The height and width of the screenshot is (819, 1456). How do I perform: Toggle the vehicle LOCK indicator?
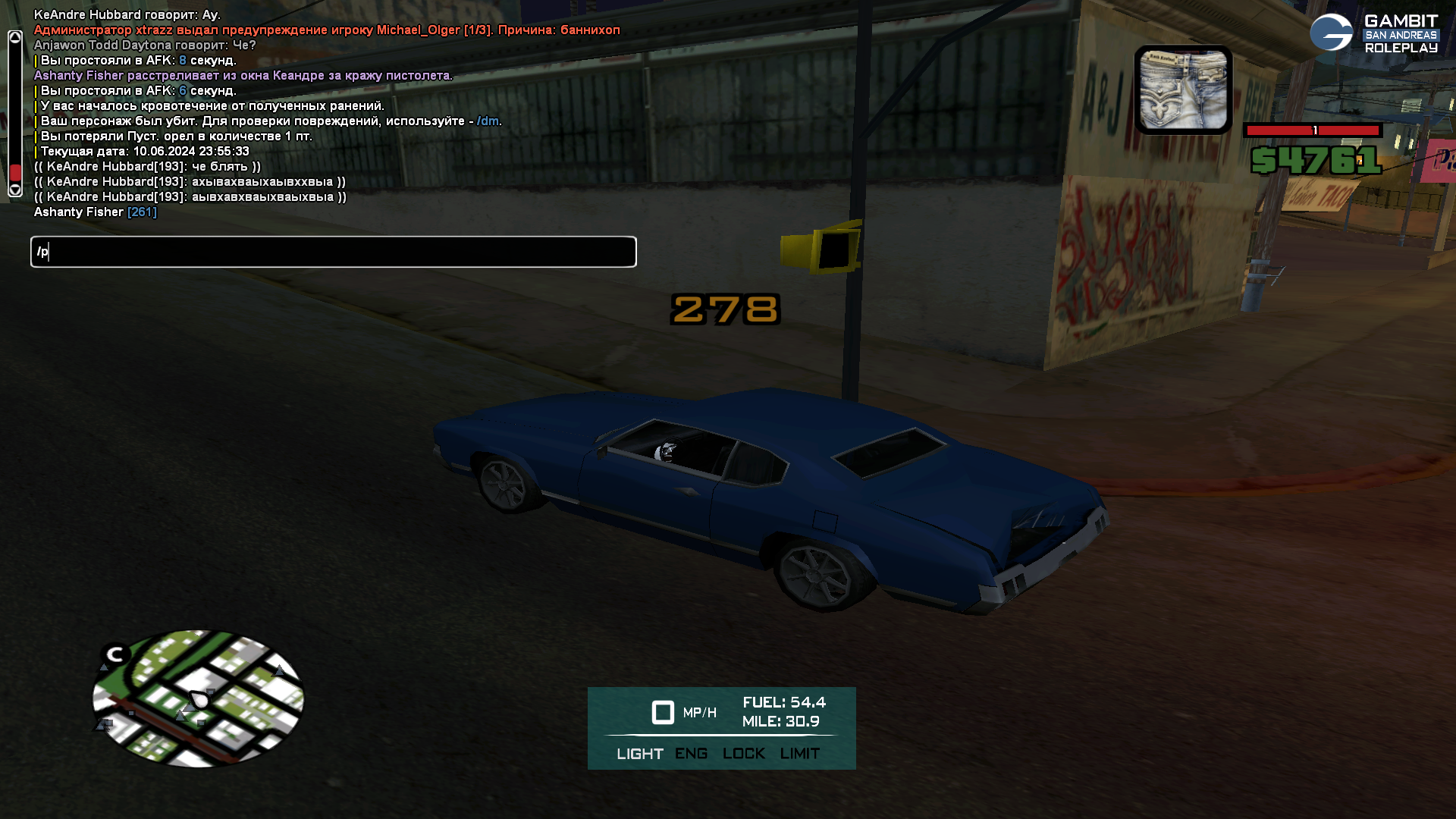pyautogui.click(x=743, y=754)
